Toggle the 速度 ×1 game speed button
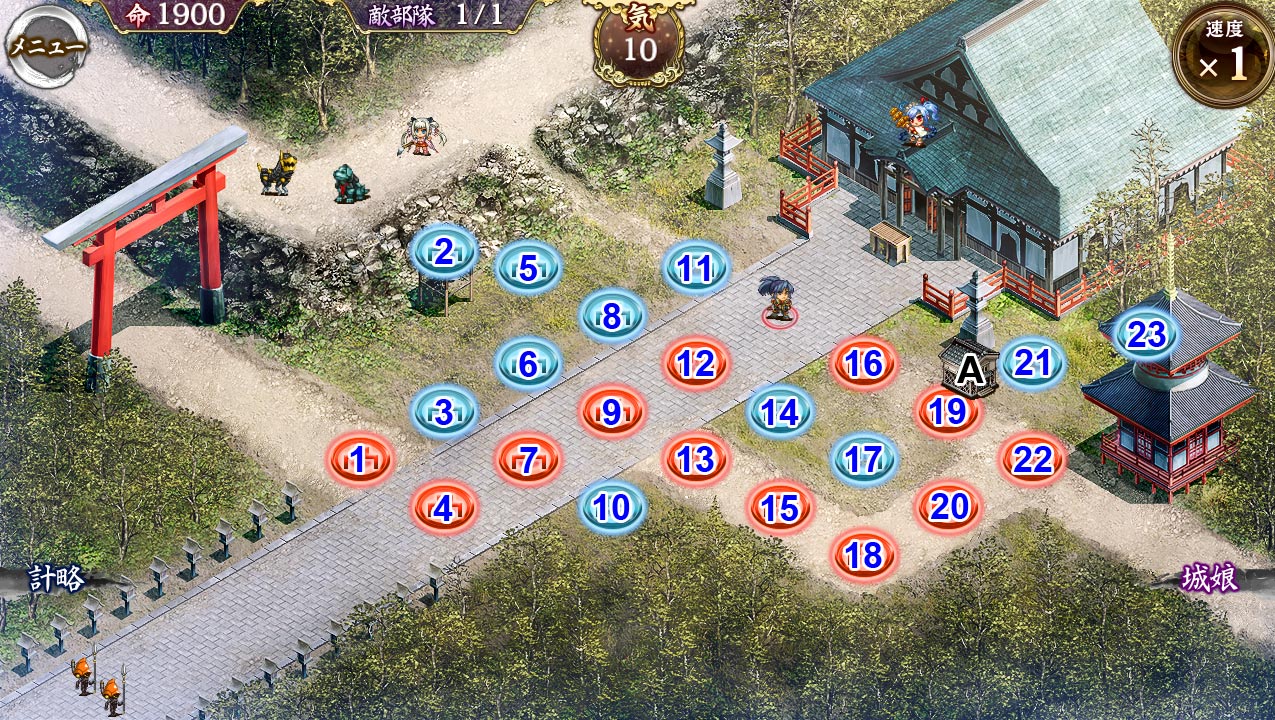 (1222, 56)
